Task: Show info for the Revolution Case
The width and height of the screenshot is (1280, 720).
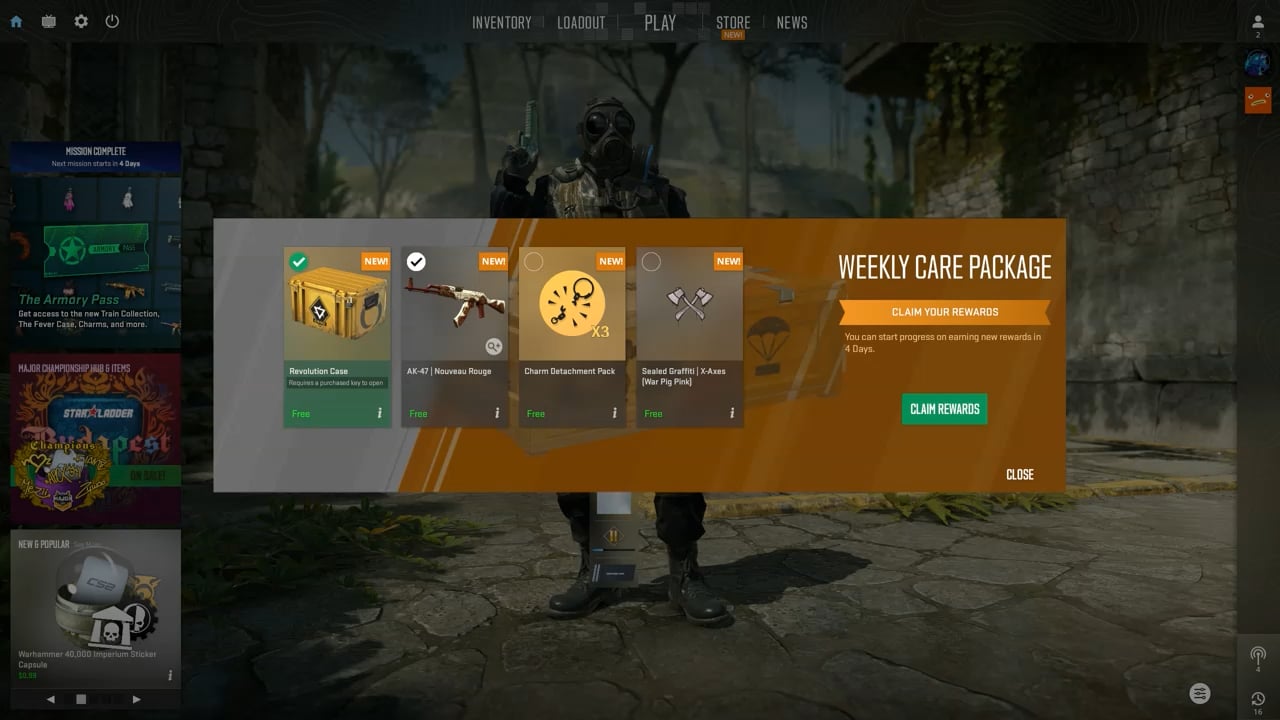Action: [x=379, y=413]
